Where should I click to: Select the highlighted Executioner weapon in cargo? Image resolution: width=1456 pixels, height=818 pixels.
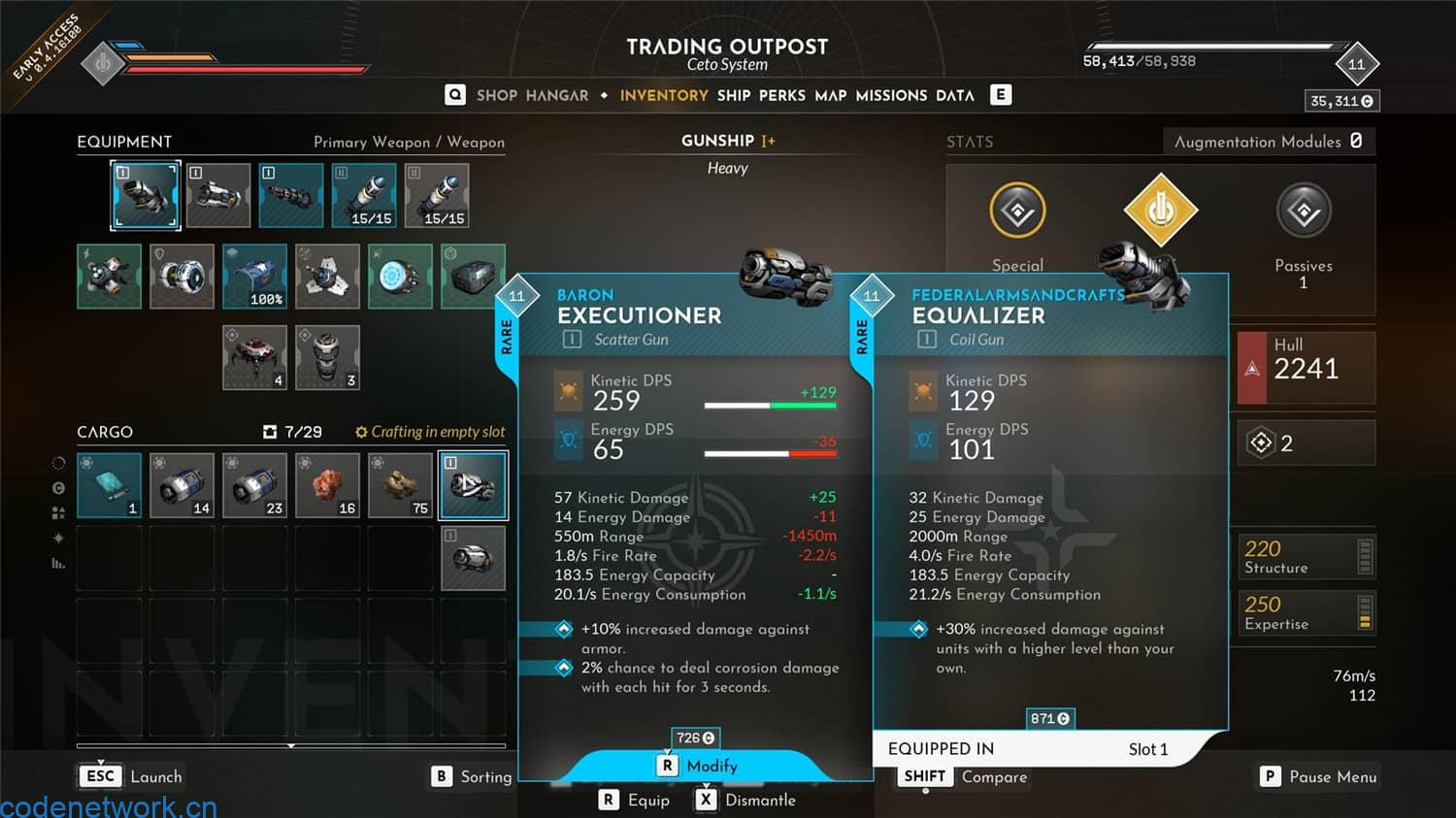coord(474,485)
